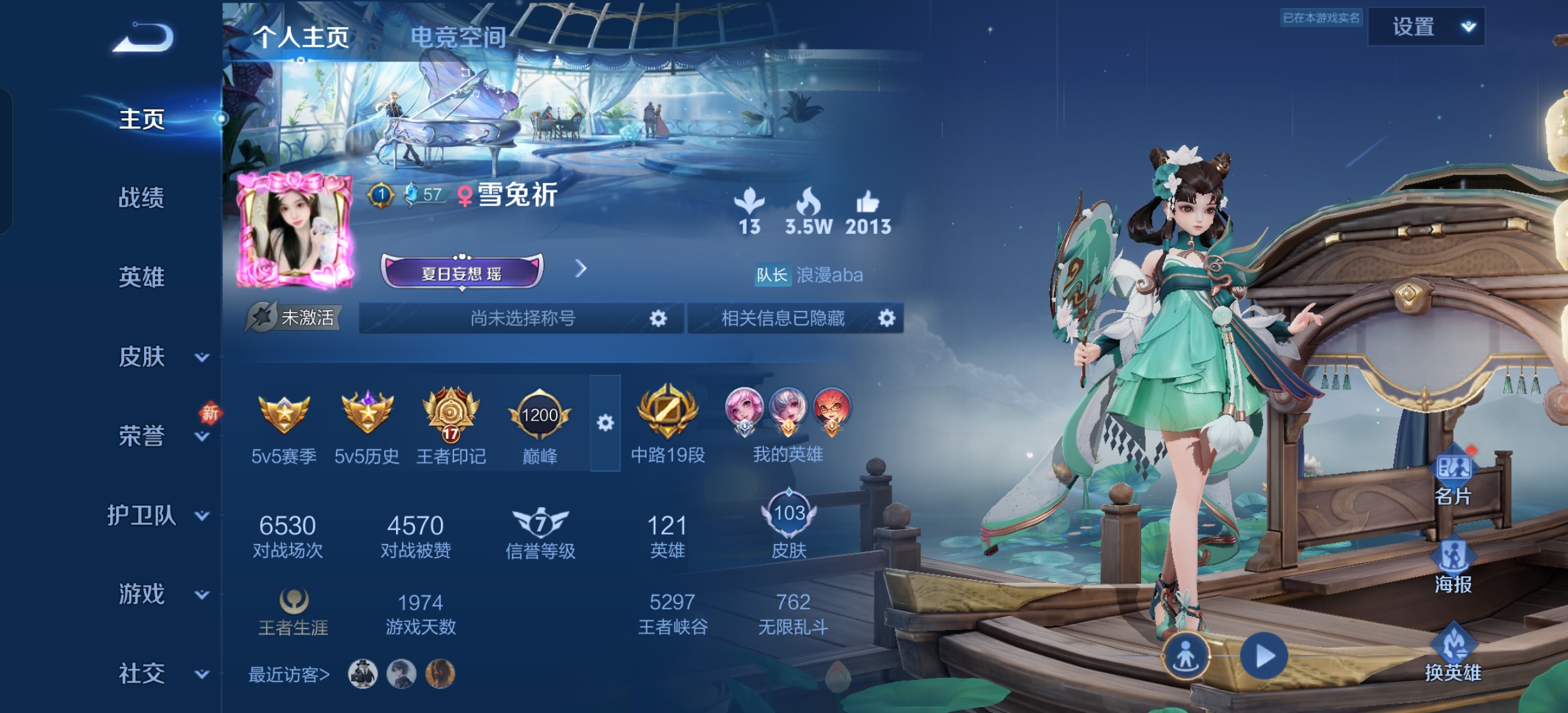
Task: Click the player avatar portrait
Action: (294, 230)
